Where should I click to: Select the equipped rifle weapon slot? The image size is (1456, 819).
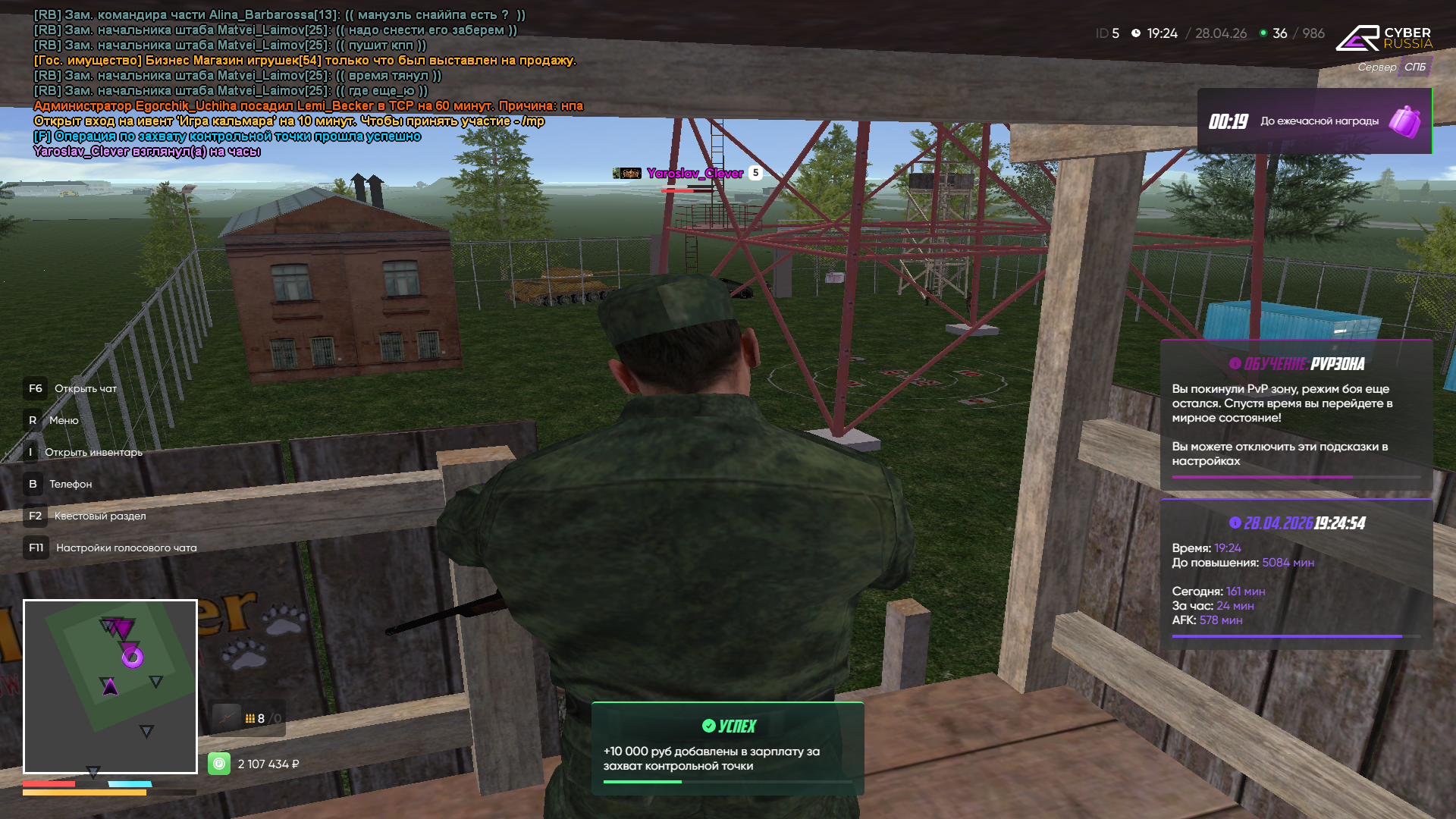coord(227,718)
